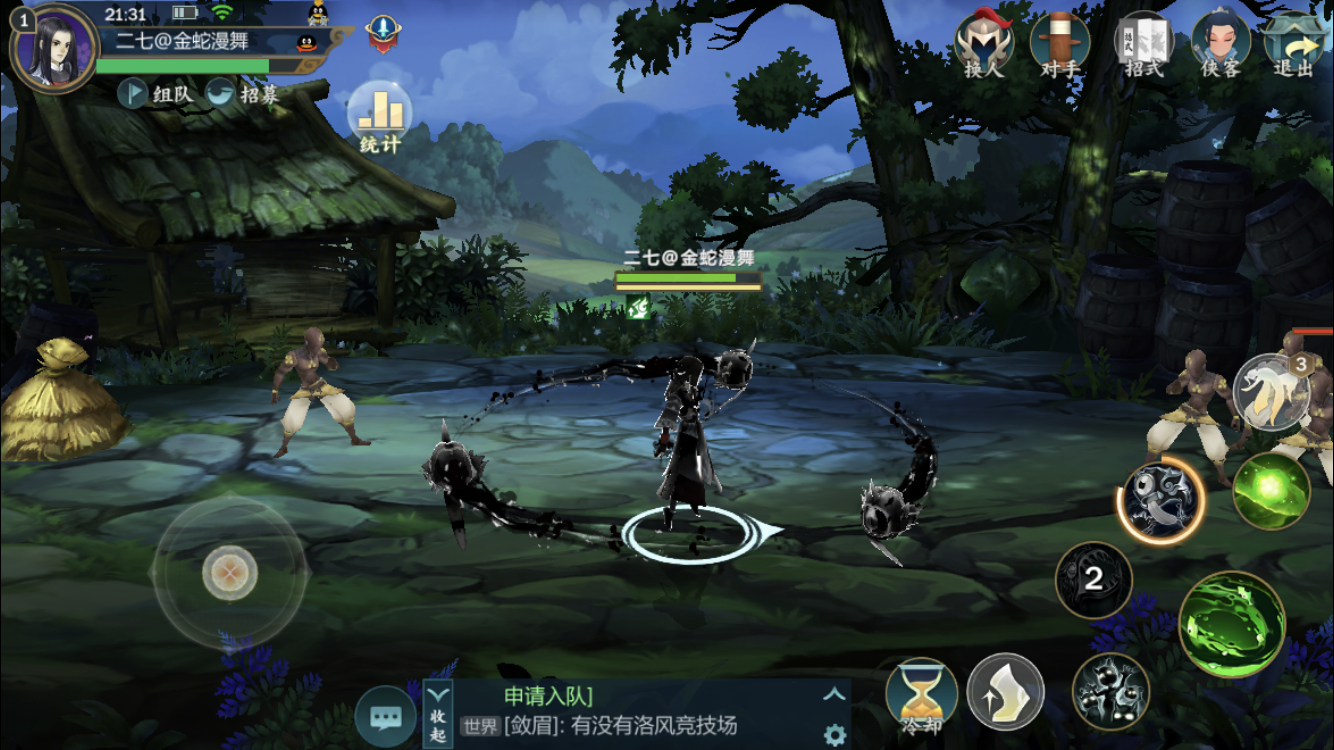Open the 侠客 hero menu
The height and width of the screenshot is (750, 1334).
point(1221,45)
